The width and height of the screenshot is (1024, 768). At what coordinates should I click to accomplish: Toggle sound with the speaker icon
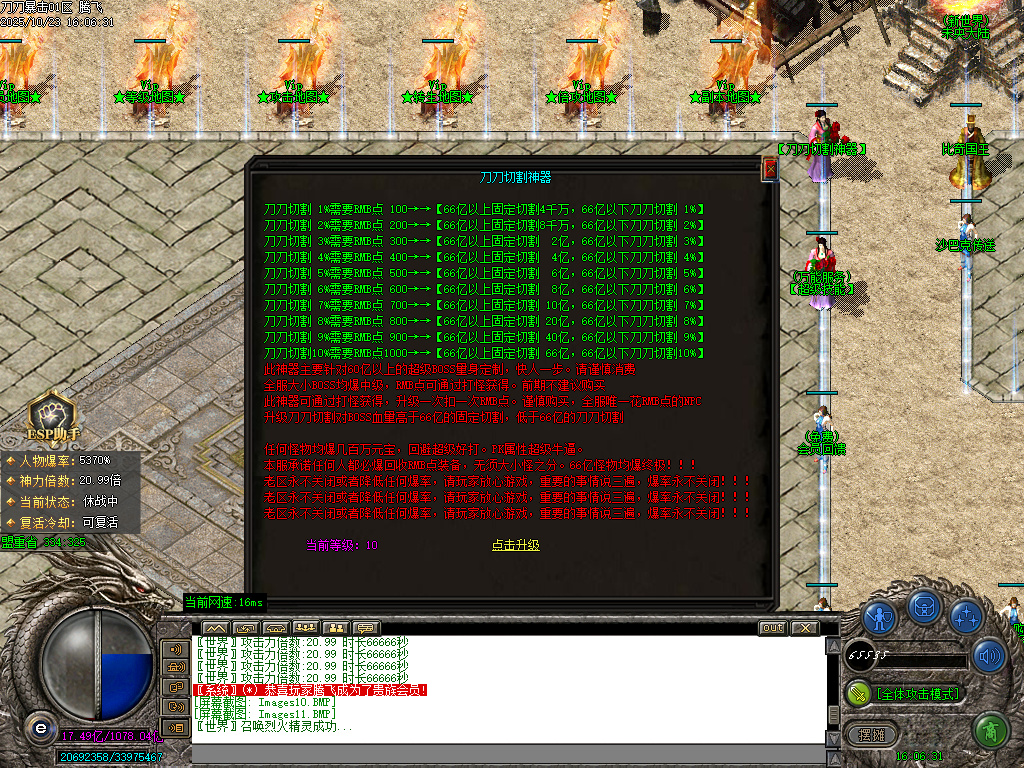(989, 656)
